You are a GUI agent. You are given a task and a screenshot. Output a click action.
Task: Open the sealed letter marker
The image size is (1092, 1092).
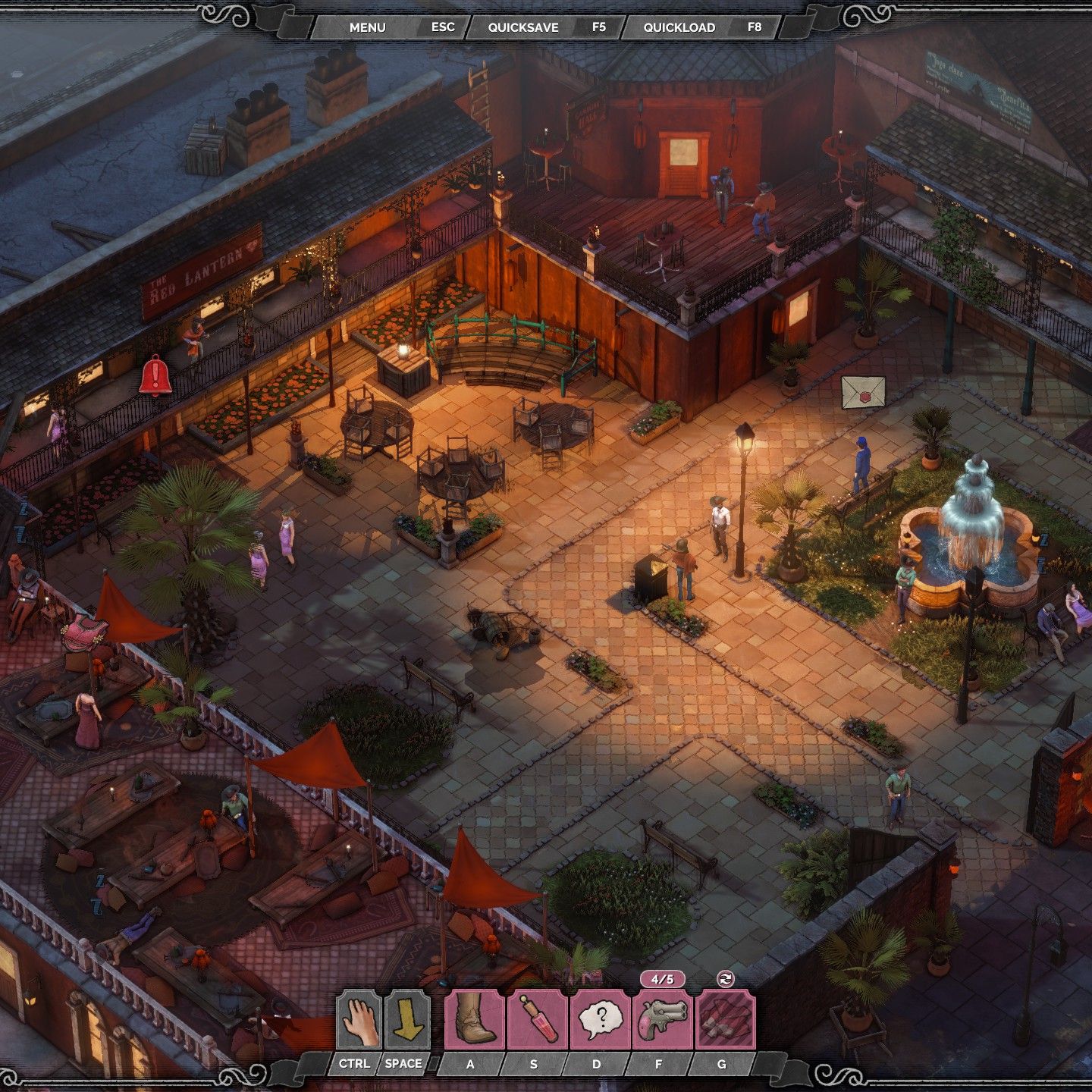pyautogui.click(x=863, y=392)
